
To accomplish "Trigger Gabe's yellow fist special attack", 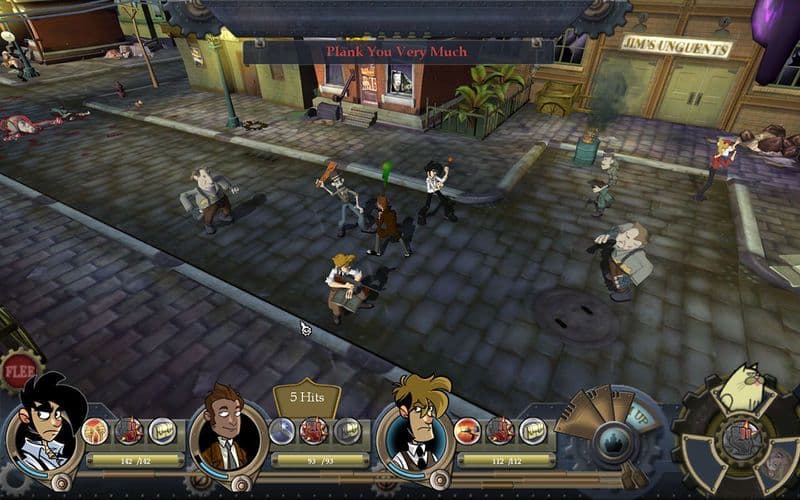I will point(162,431).
